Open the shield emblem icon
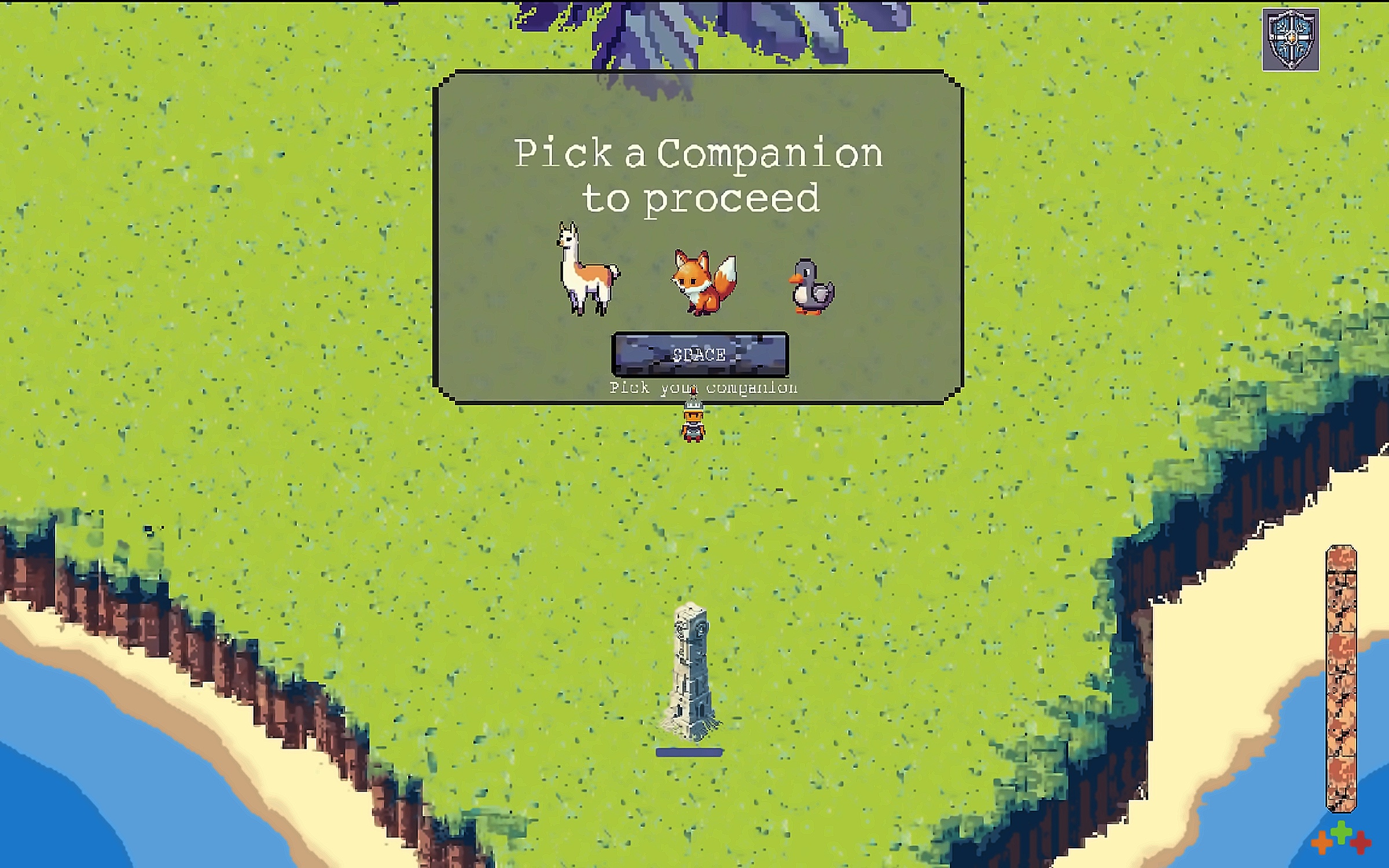The image size is (1389, 868). click(1290, 40)
